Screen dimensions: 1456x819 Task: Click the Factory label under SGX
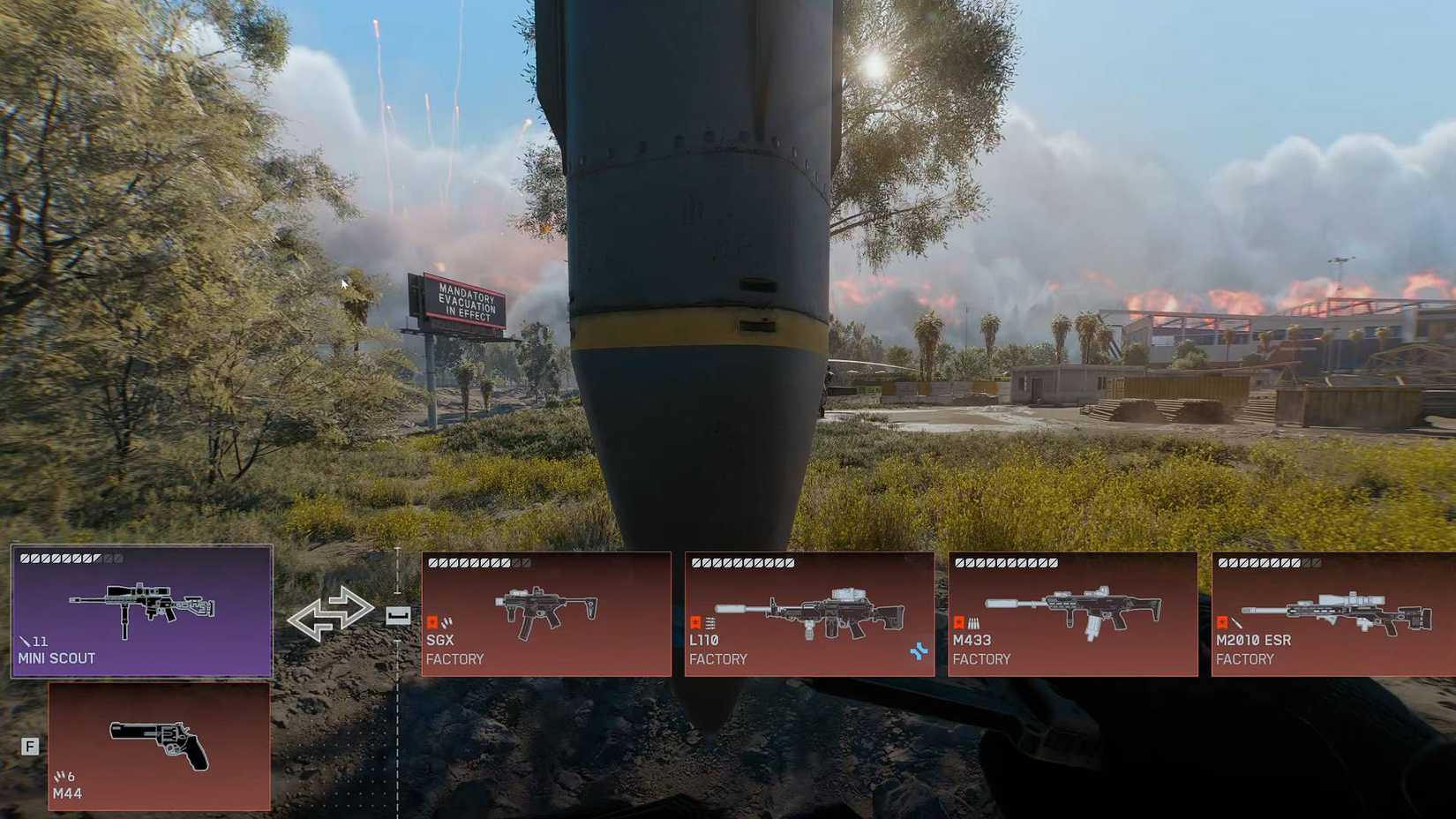pos(456,659)
